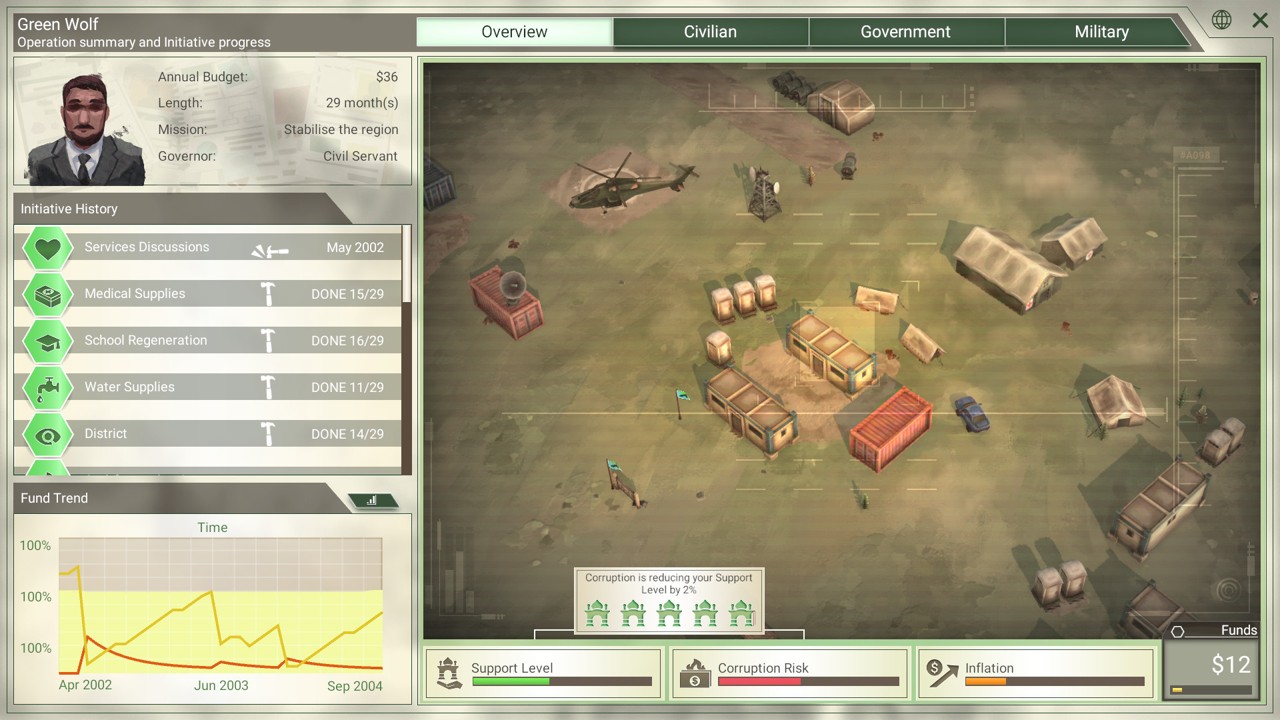Switch to the Overview tab

coord(514,32)
